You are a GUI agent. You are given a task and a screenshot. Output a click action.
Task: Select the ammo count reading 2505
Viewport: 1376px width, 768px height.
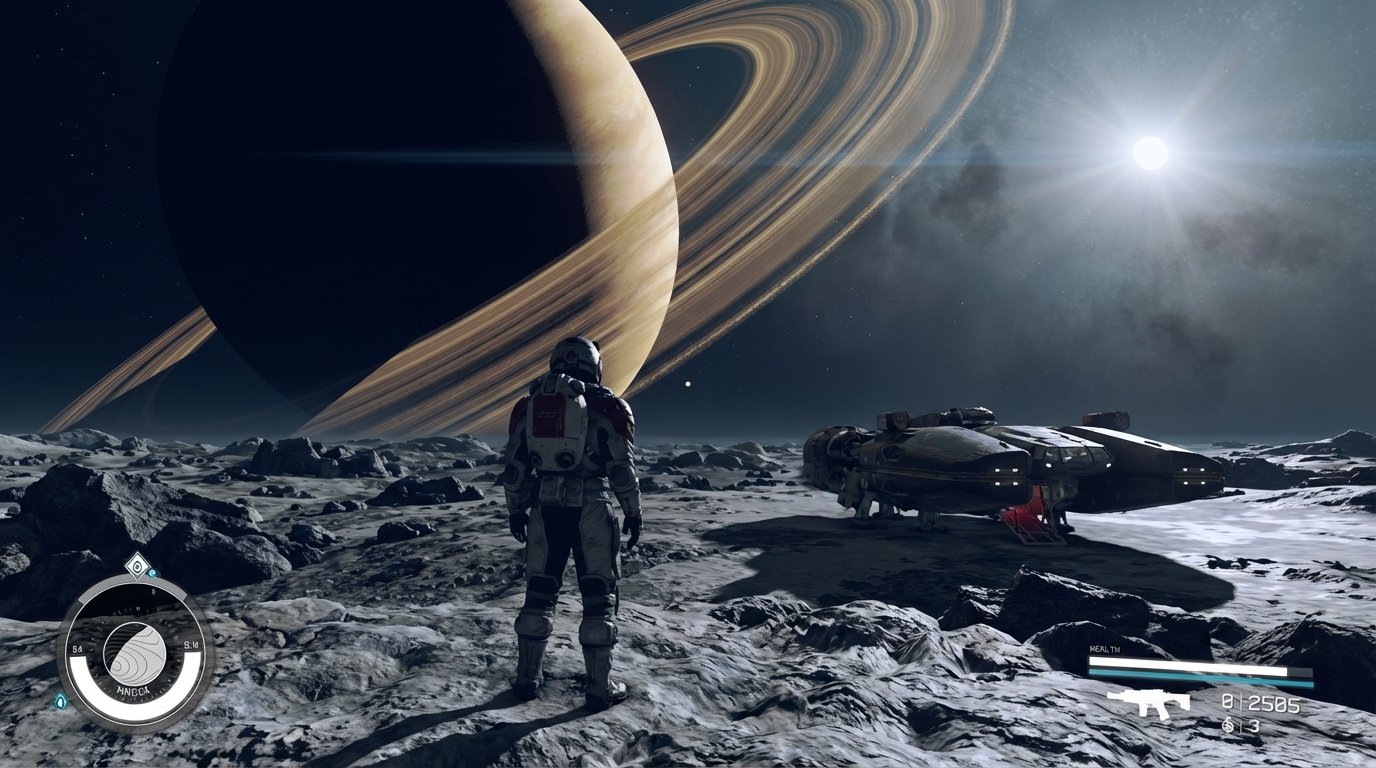point(1273,704)
